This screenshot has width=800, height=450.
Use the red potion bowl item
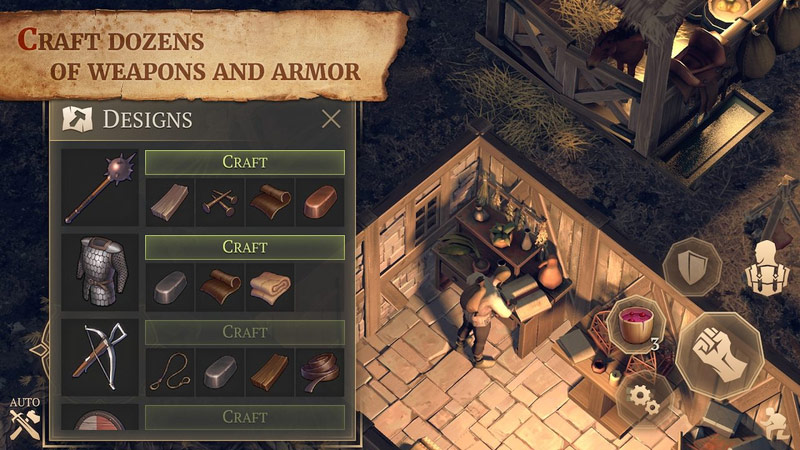click(x=634, y=323)
